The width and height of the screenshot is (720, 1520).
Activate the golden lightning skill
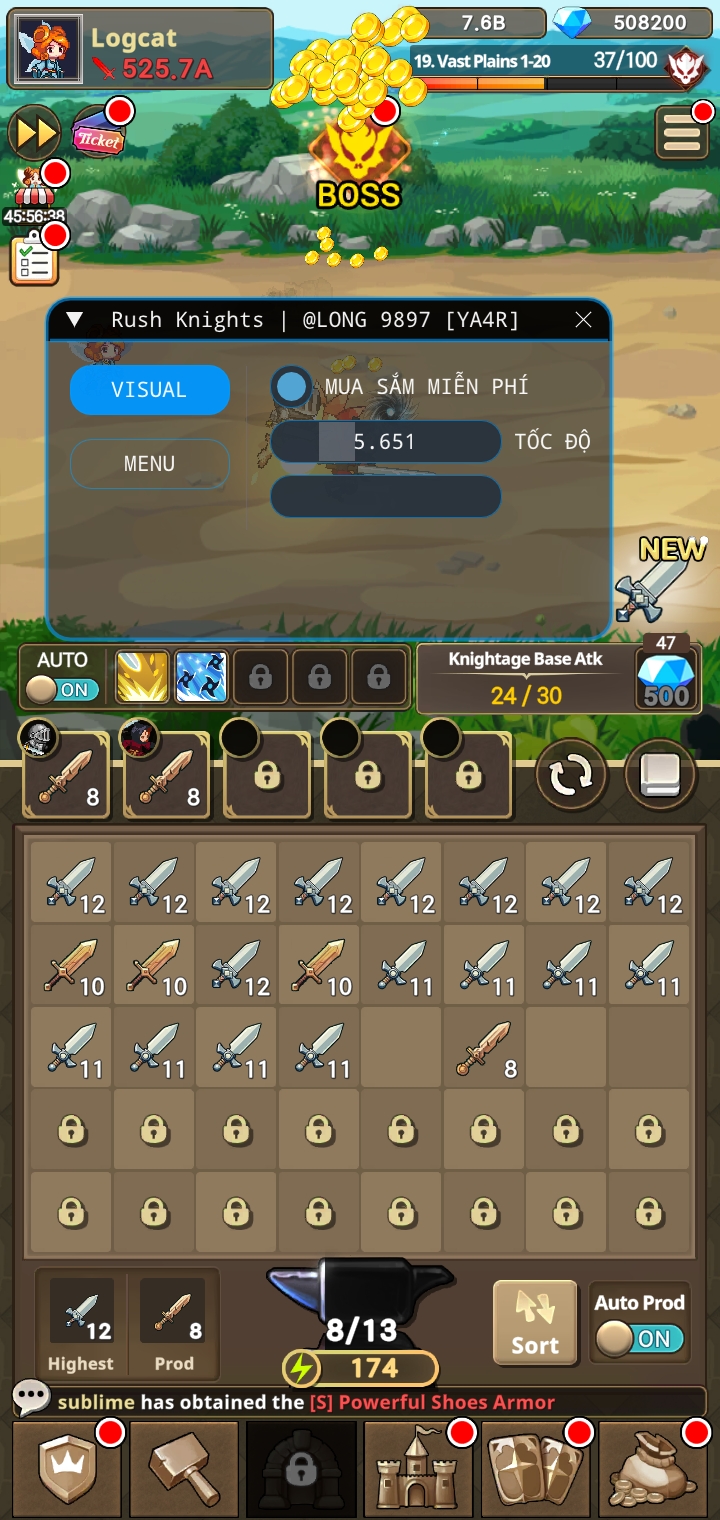[x=142, y=677]
